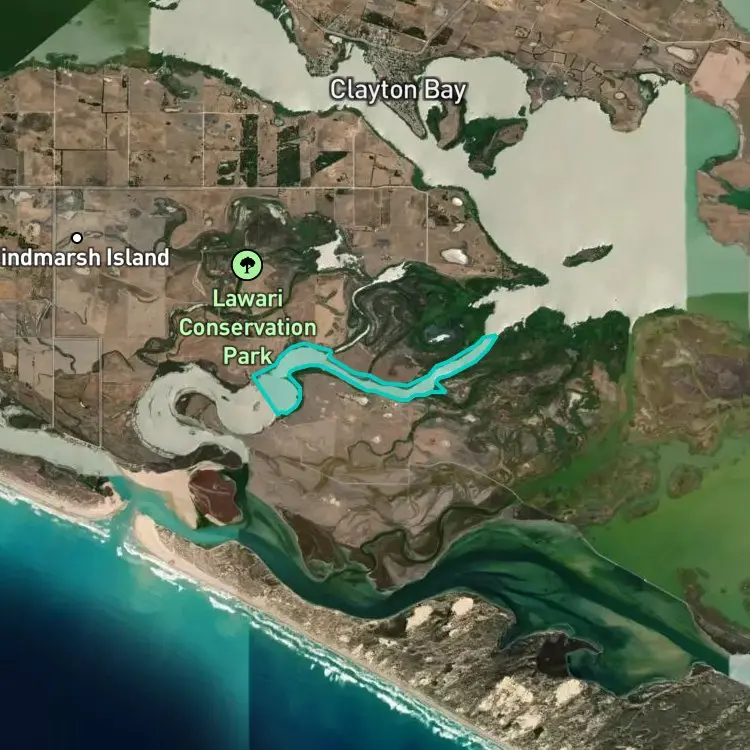Screen dimensions: 750x750
Task: Select the Hindmarsh Island place dot
Action: (x=77, y=238)
